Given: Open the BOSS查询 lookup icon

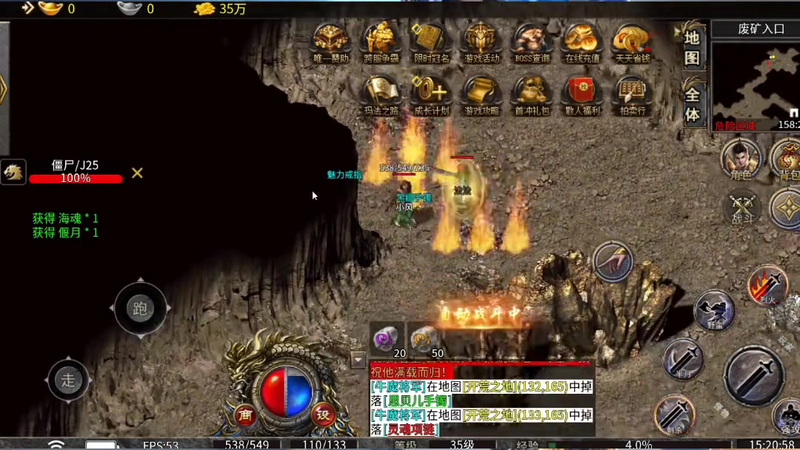Looking at the screenshot, I should click(x=532, y=42).
